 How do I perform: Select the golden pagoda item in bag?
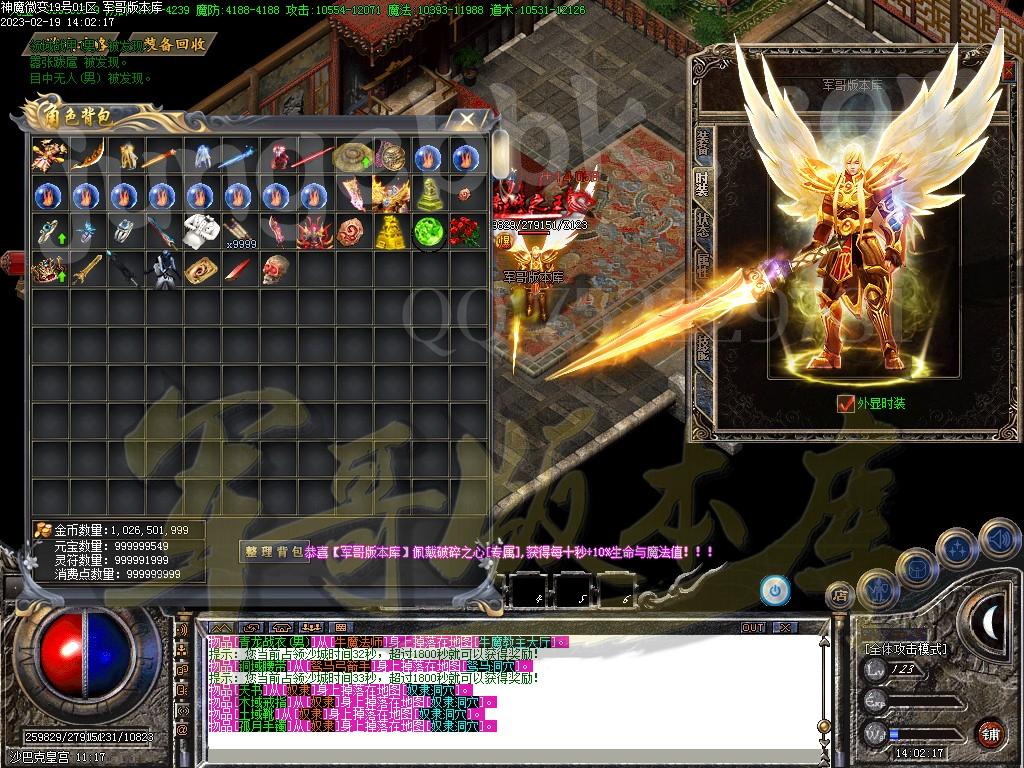[390, 232]
